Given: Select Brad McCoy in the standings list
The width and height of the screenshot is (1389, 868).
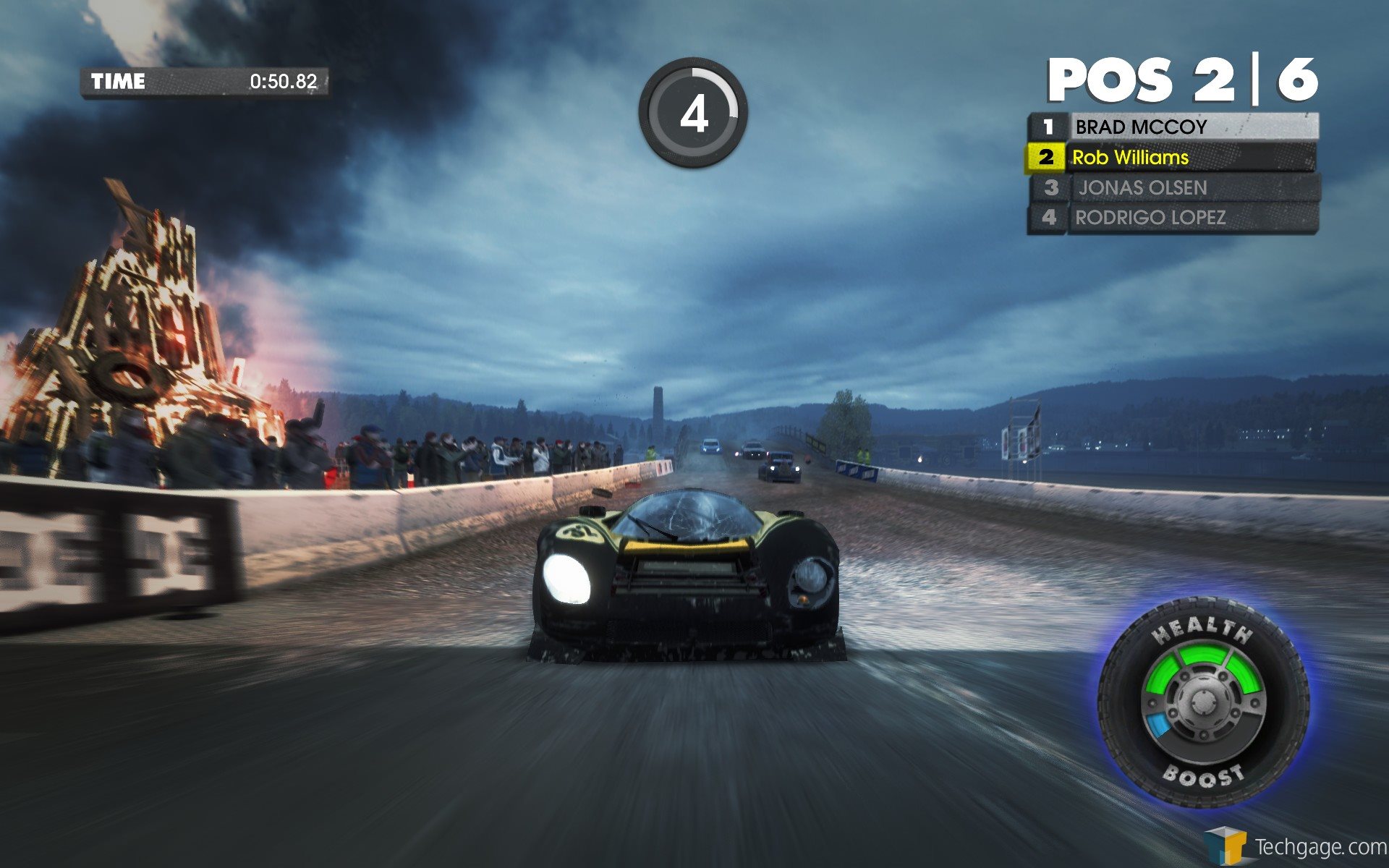Looking at the screenshot, I should (1172, 127).
